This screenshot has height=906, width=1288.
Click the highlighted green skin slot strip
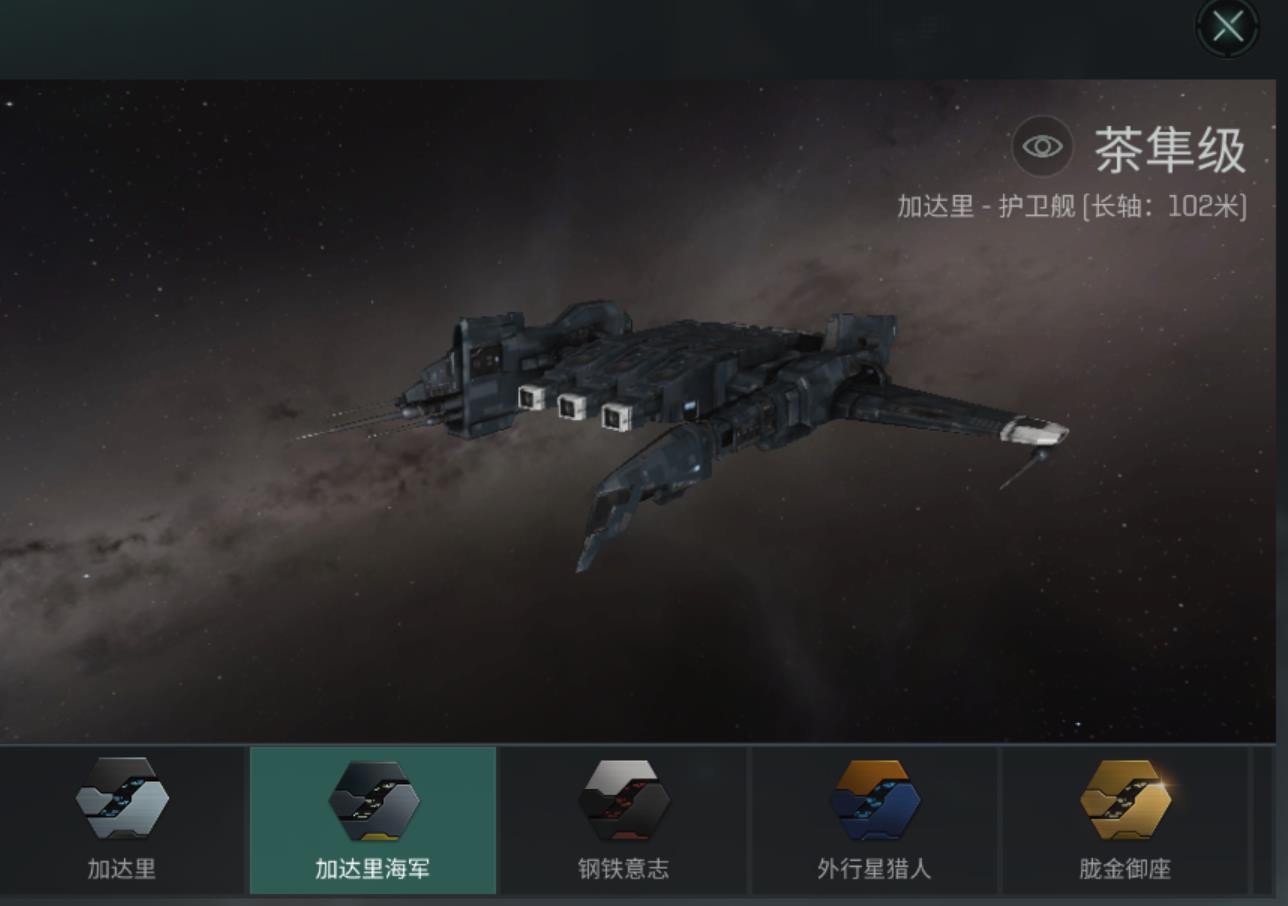point(372,820)
